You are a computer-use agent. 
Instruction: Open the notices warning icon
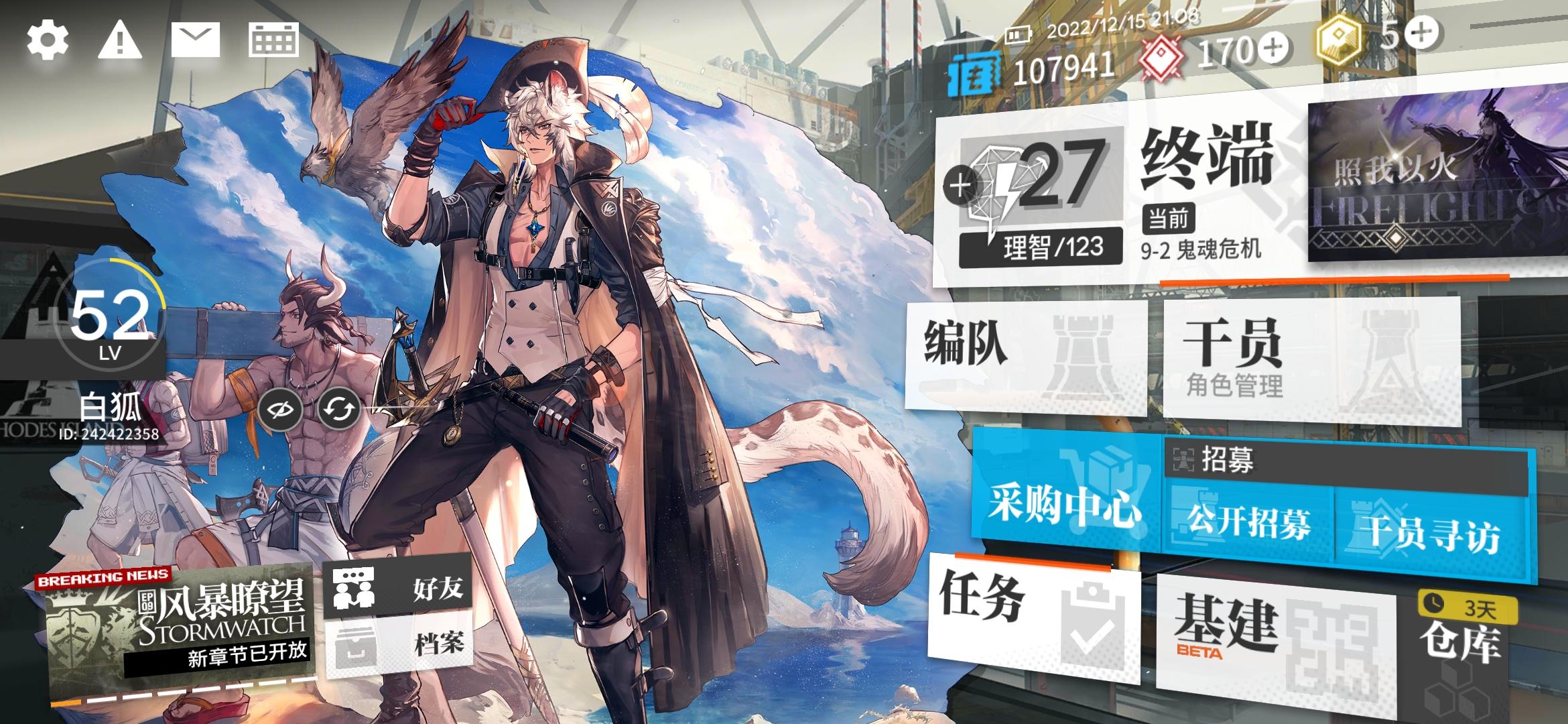[119, 40]
